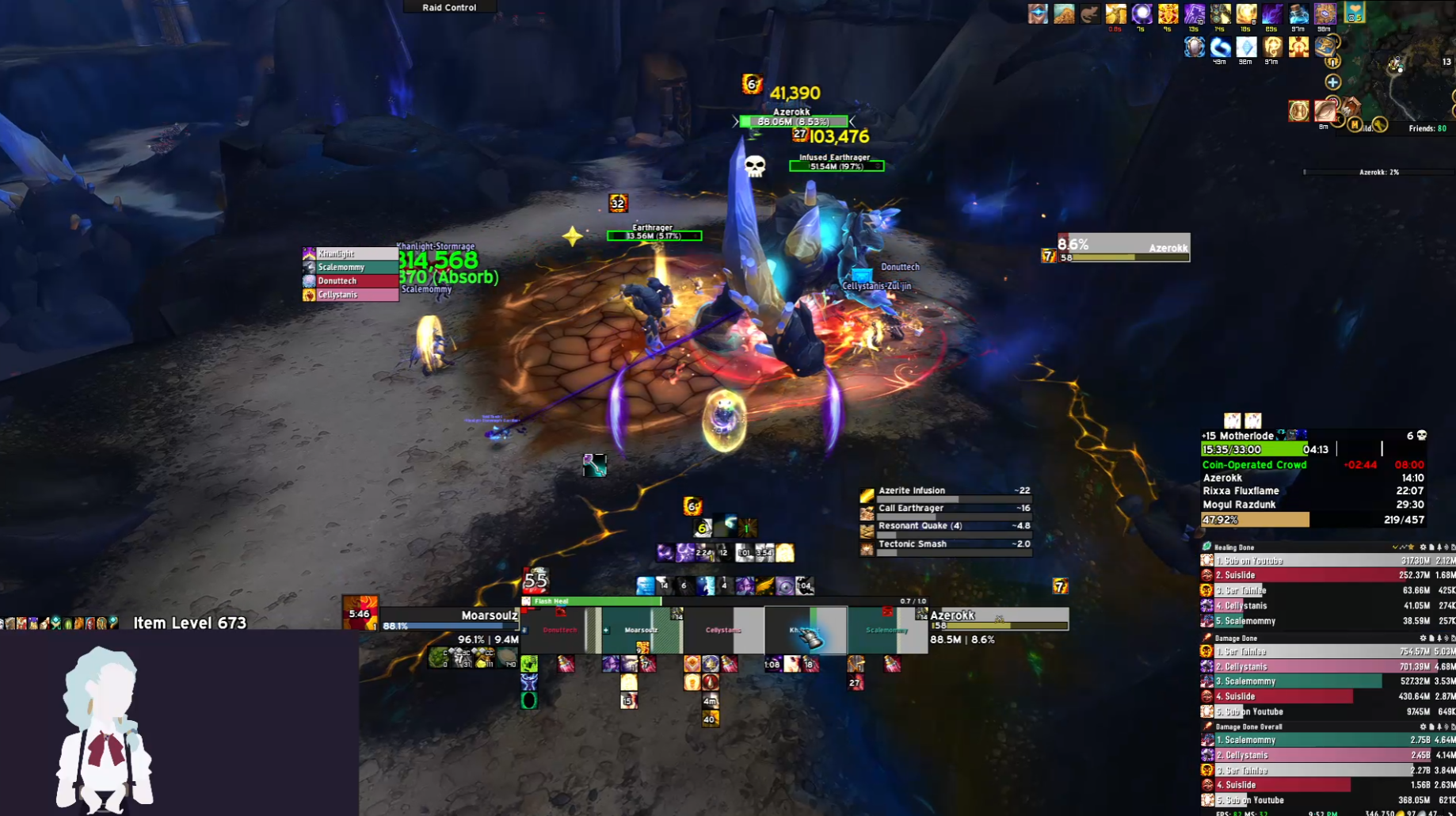The width and height of the screenshot is (1456, 816).
Task: Open the Damage Done meter settings gear
Action: tap(1423, 638)
